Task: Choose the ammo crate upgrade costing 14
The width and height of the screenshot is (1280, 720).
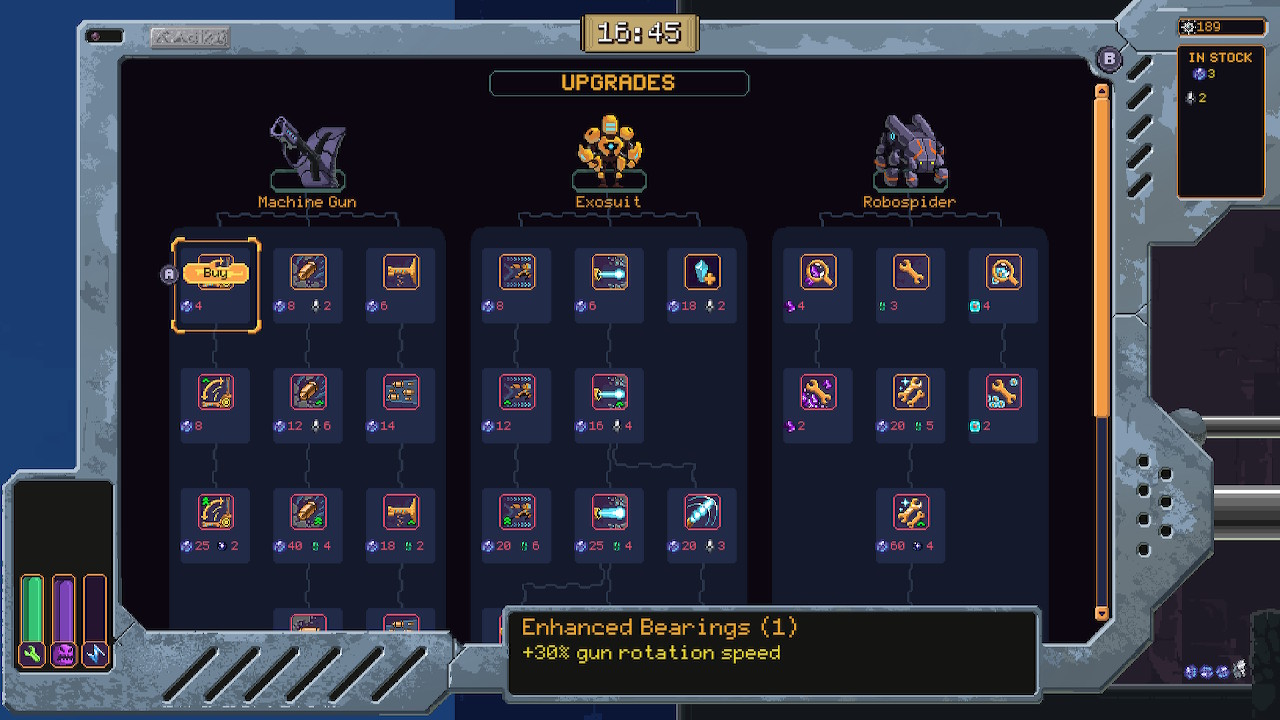Action: (400, 390)
